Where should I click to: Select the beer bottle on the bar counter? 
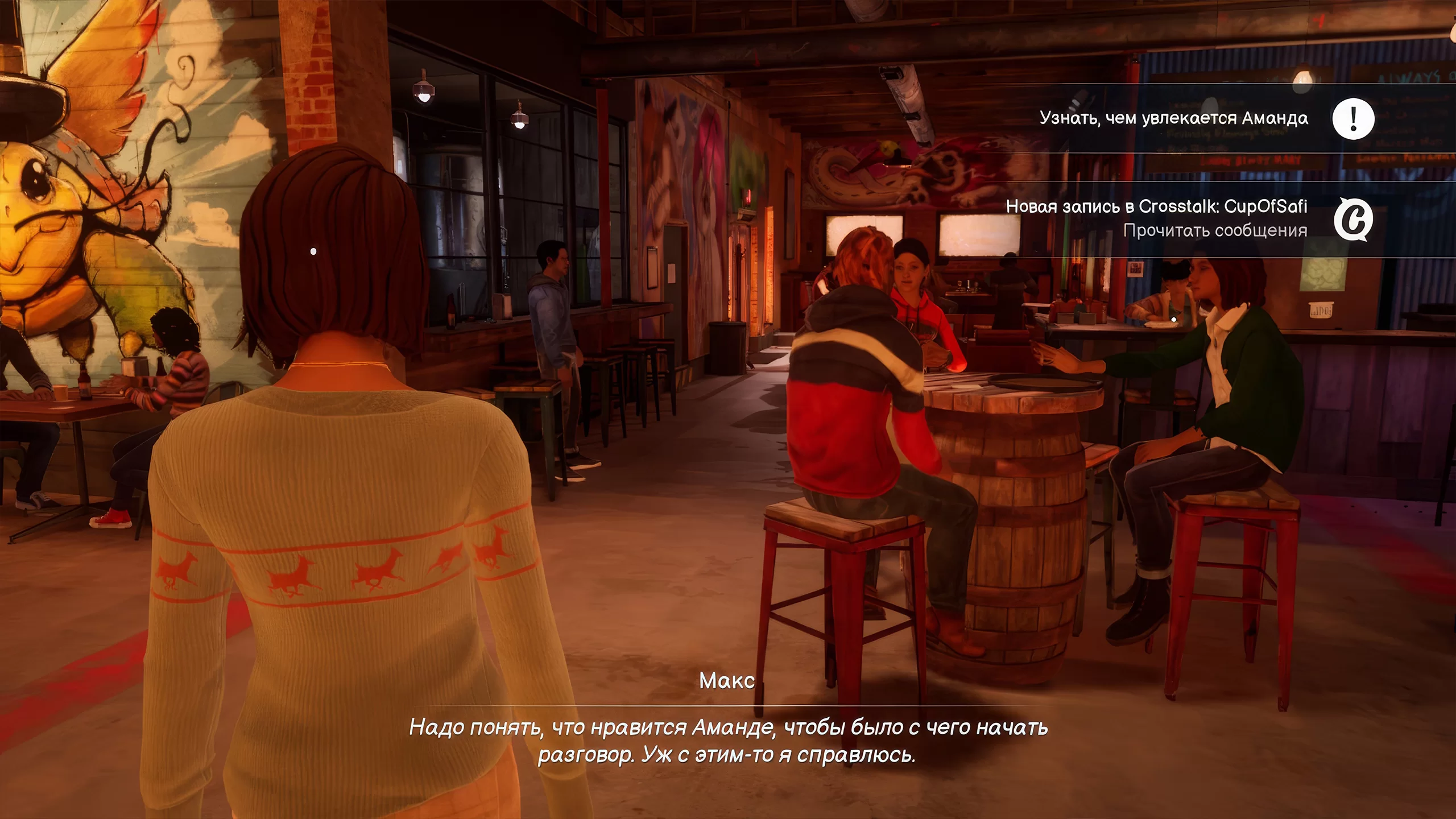pos(452,312)
